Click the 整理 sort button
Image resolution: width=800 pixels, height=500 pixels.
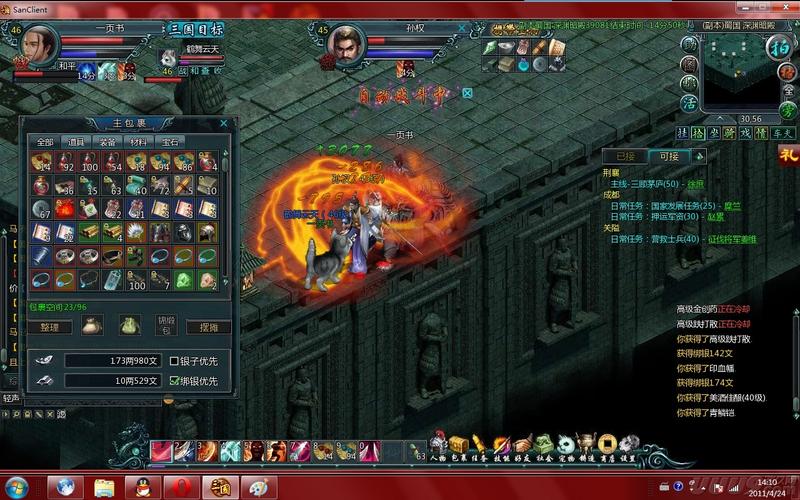tap(50, 327)
